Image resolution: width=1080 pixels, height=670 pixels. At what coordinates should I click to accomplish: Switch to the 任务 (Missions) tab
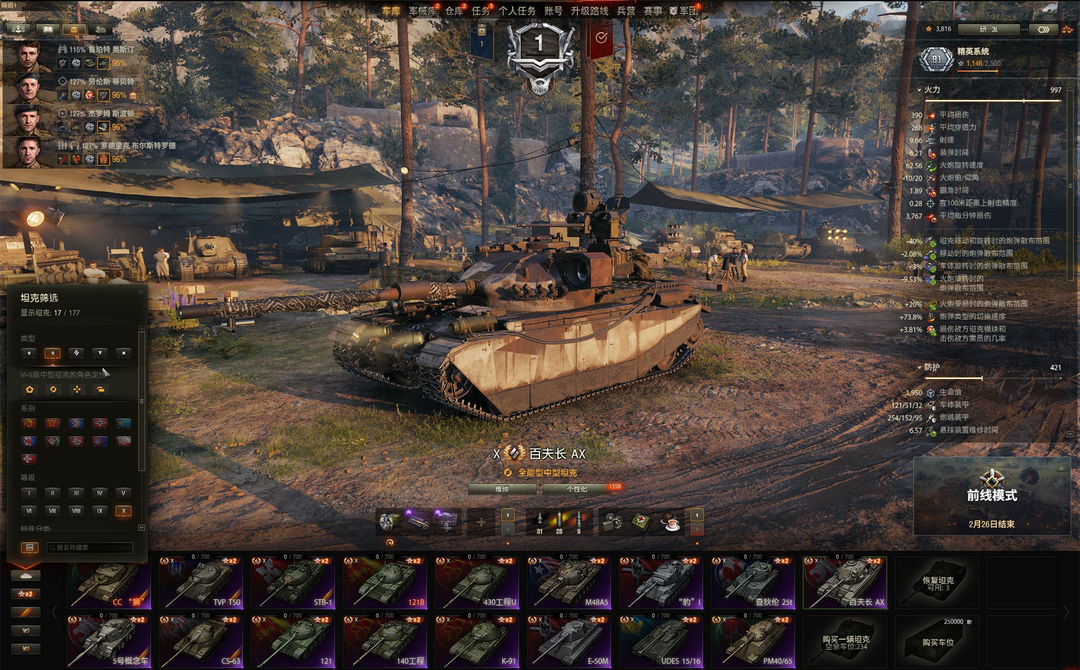tap(480, 10)
